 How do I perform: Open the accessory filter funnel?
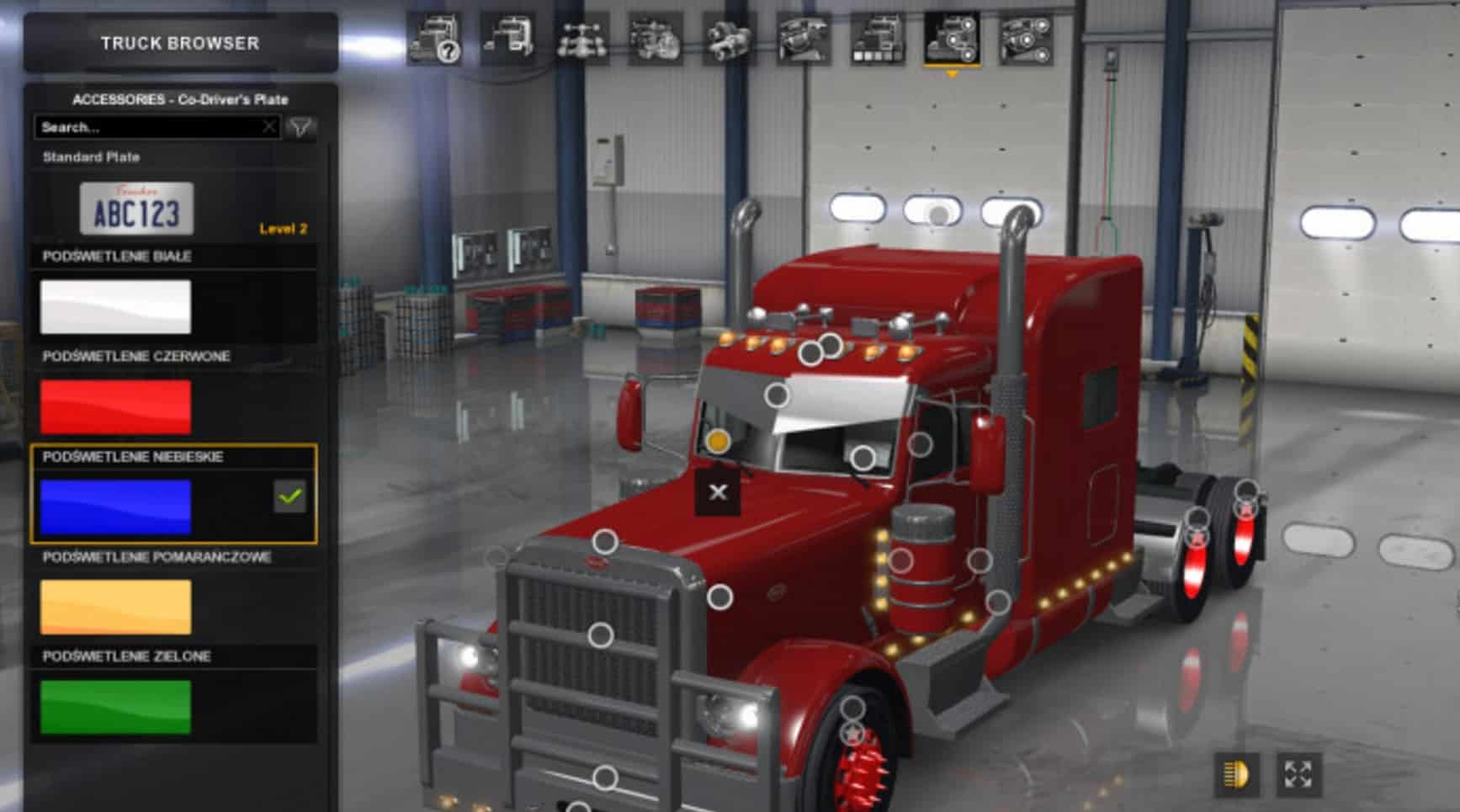(x=300, y=127)
